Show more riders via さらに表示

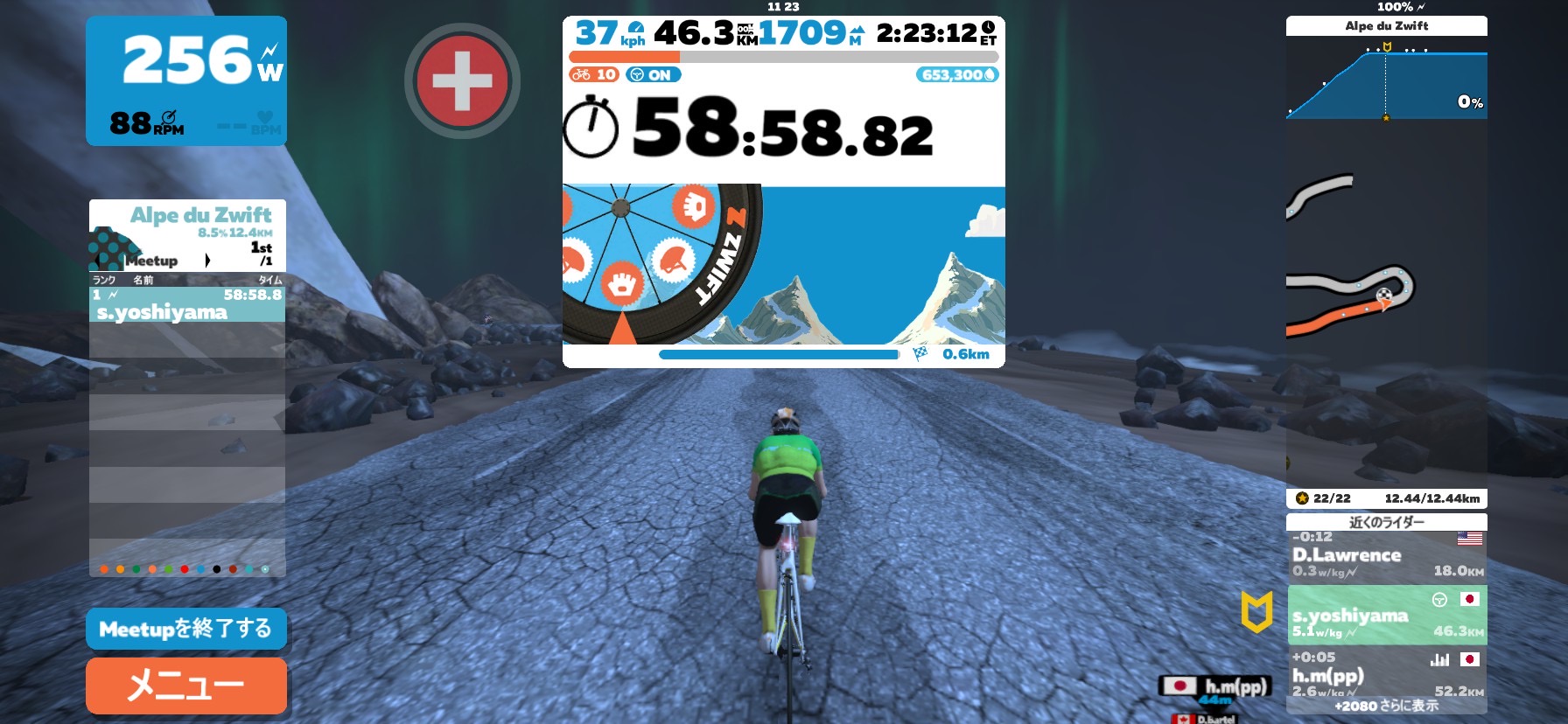click(1387, 706)
